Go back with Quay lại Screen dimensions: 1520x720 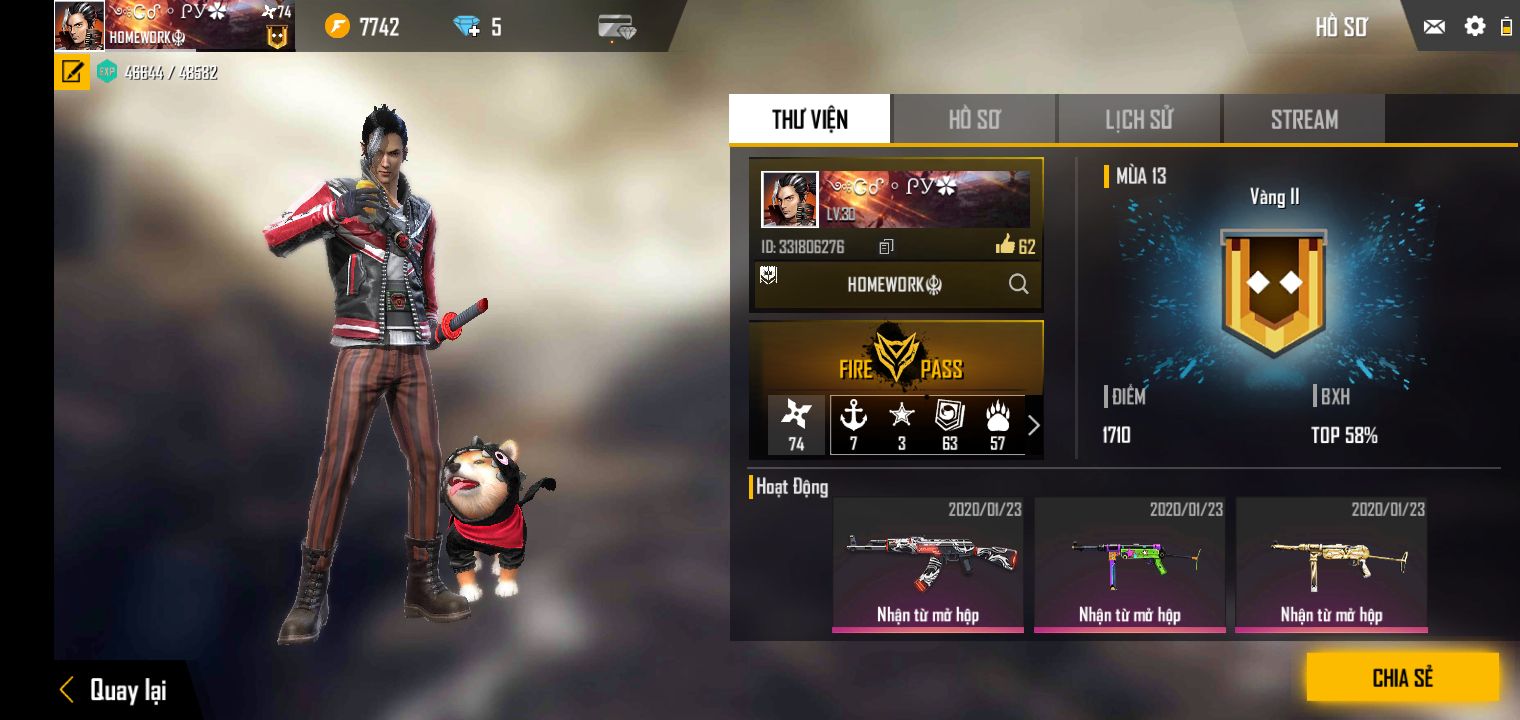(x=112, y=690)
